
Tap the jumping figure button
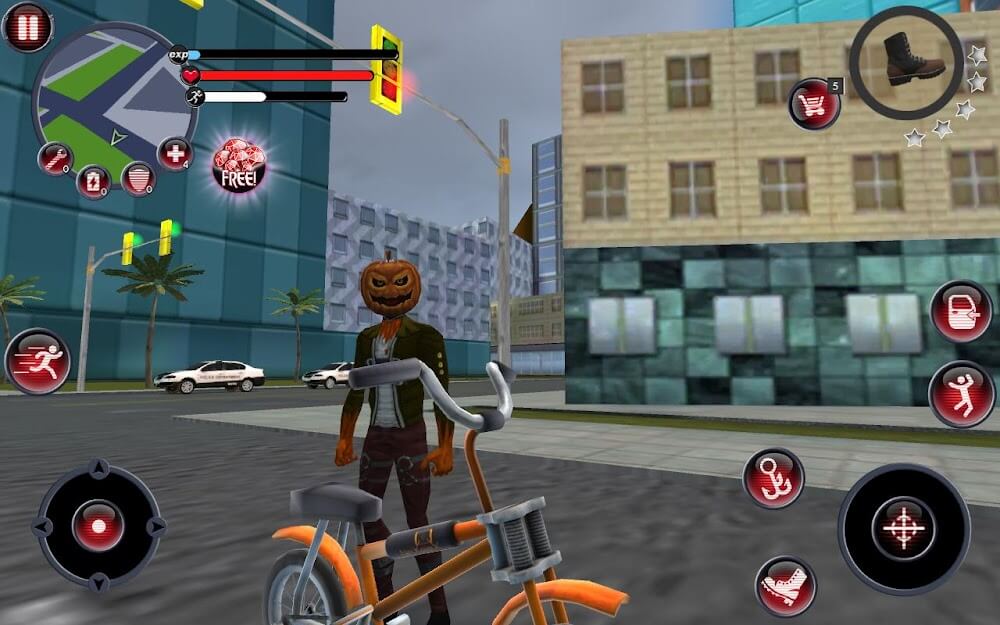tap(961, 393)
